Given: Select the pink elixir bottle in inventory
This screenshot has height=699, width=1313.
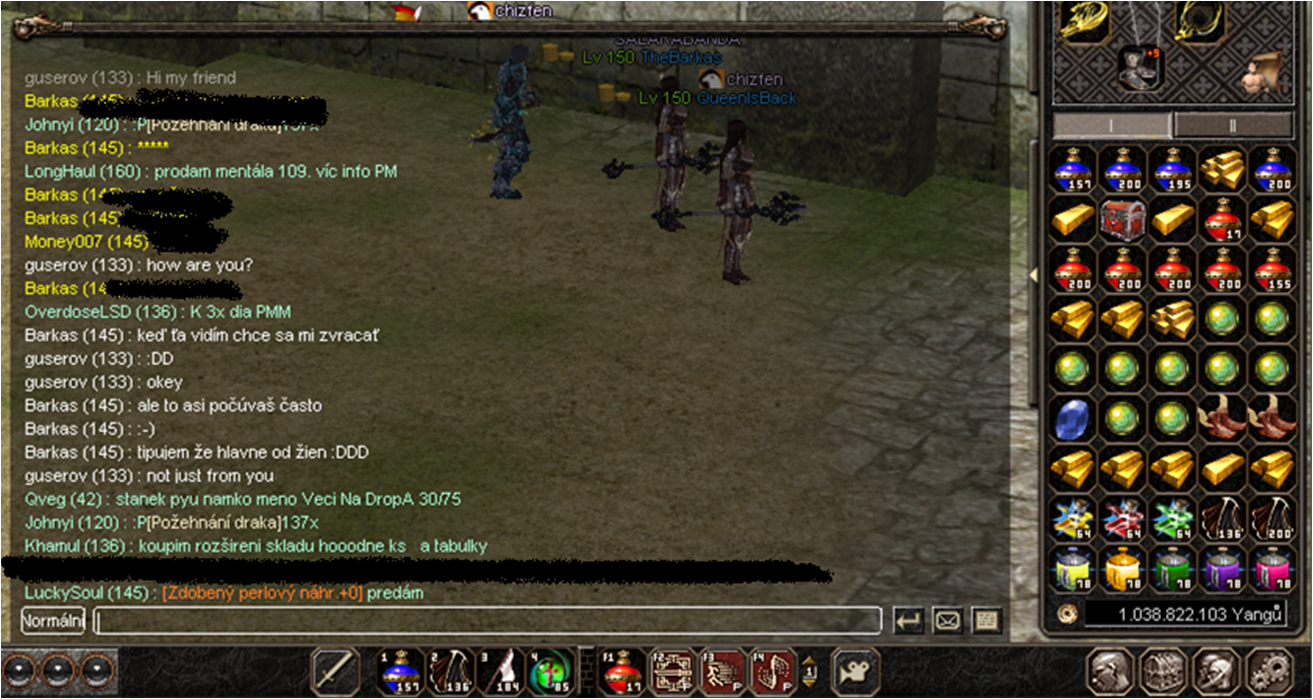Looking at the screenshot, I should [x=1273, y=569].
